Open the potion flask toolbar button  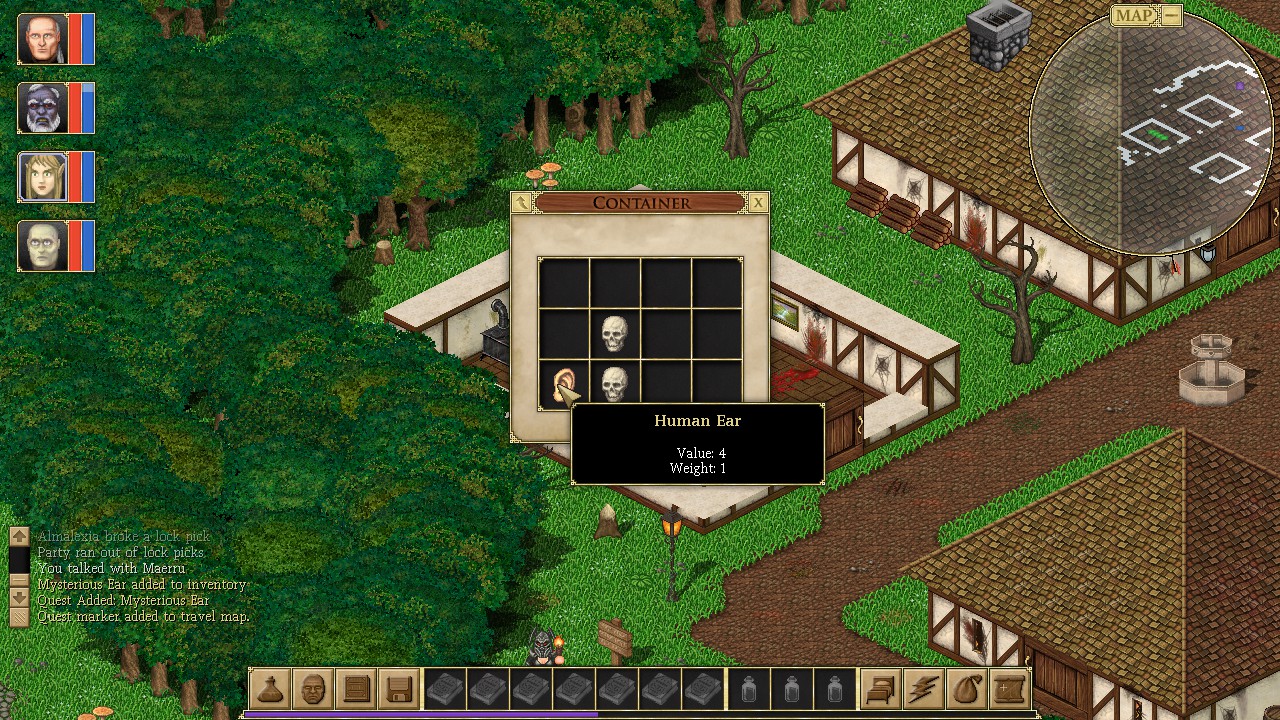point(270,689)
